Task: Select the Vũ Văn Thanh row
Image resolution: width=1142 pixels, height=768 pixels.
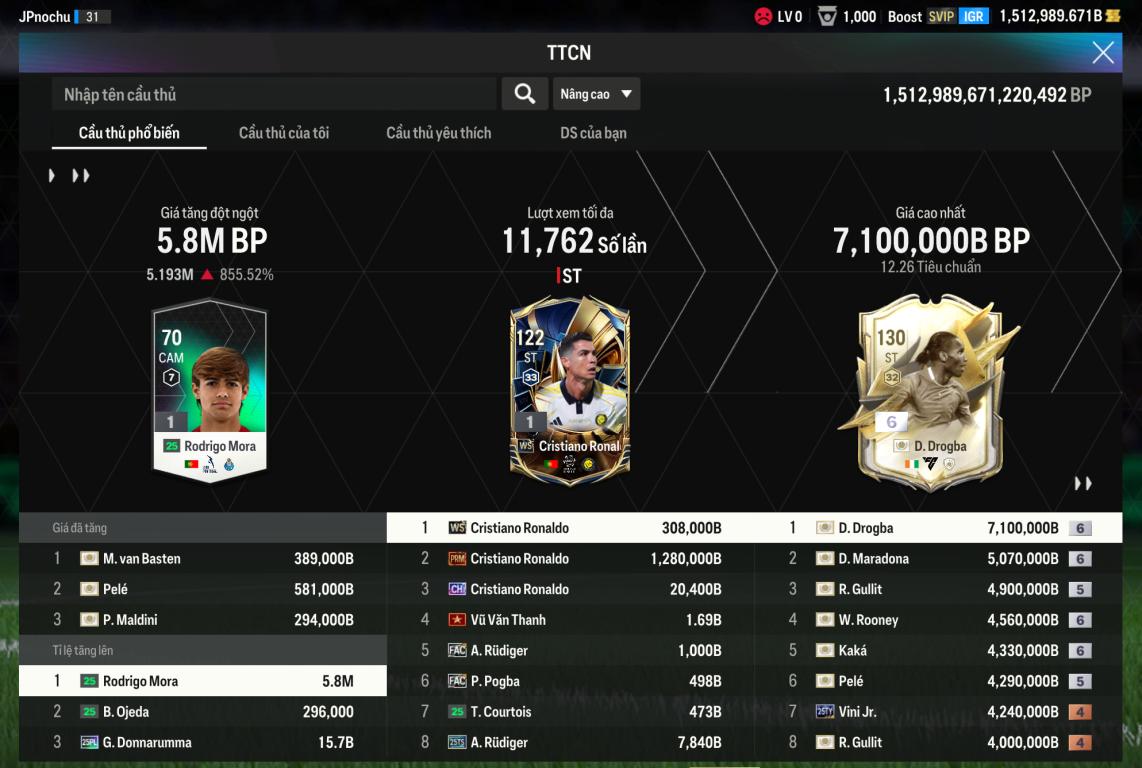Action: coord(570,620)
